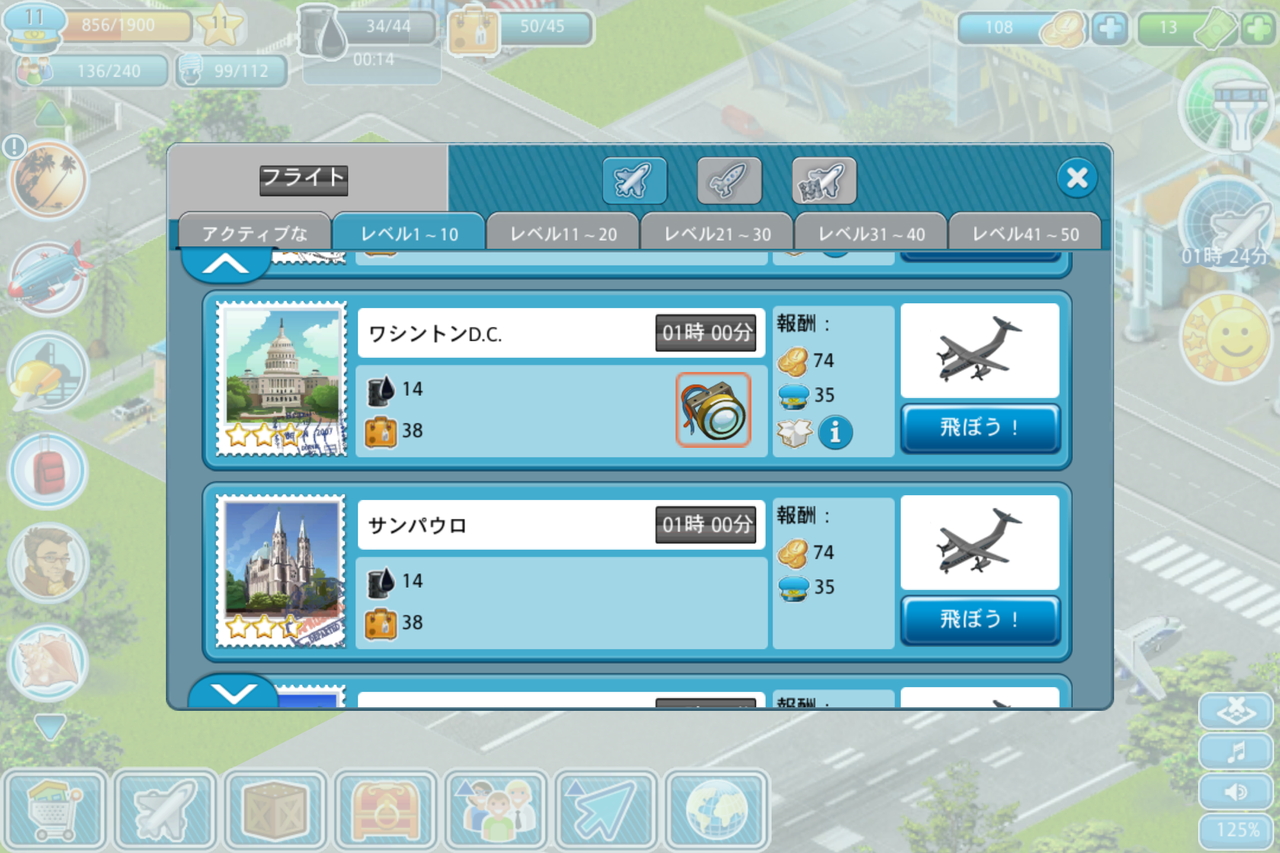Click the 856/1900 experience progress bar
This screenshot has width=1280, height=853.
[120, 25]
